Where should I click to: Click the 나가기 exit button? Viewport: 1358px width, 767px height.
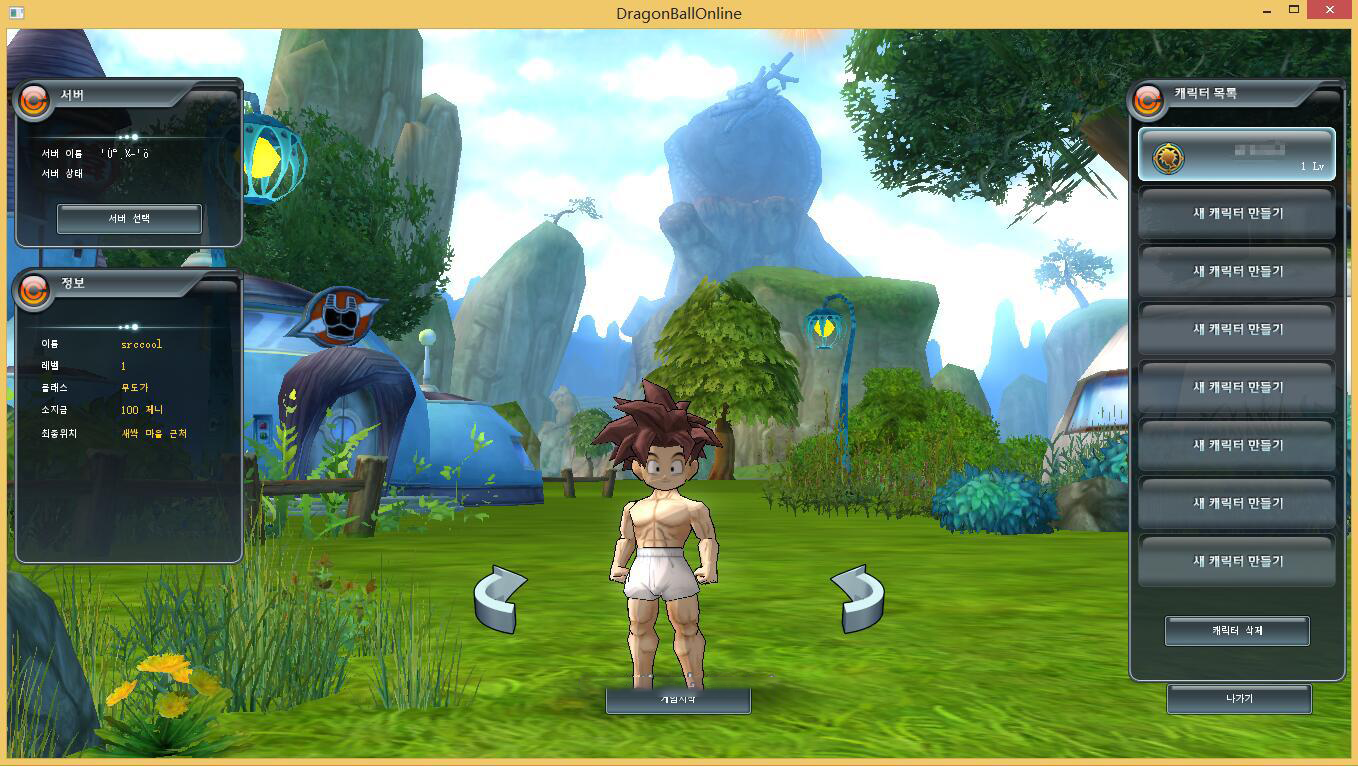1237,698
